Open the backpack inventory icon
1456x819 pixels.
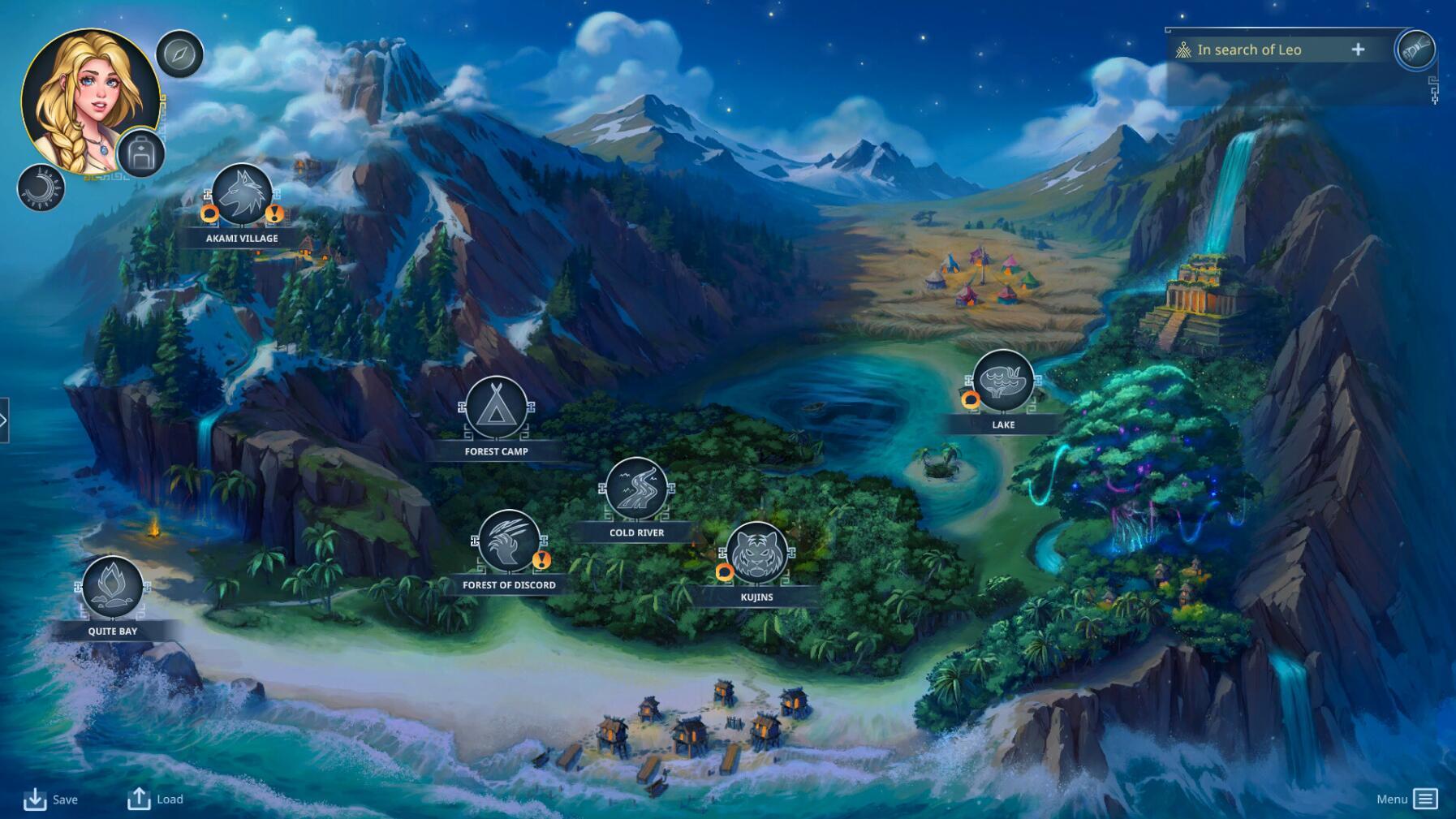coord(143,153)
